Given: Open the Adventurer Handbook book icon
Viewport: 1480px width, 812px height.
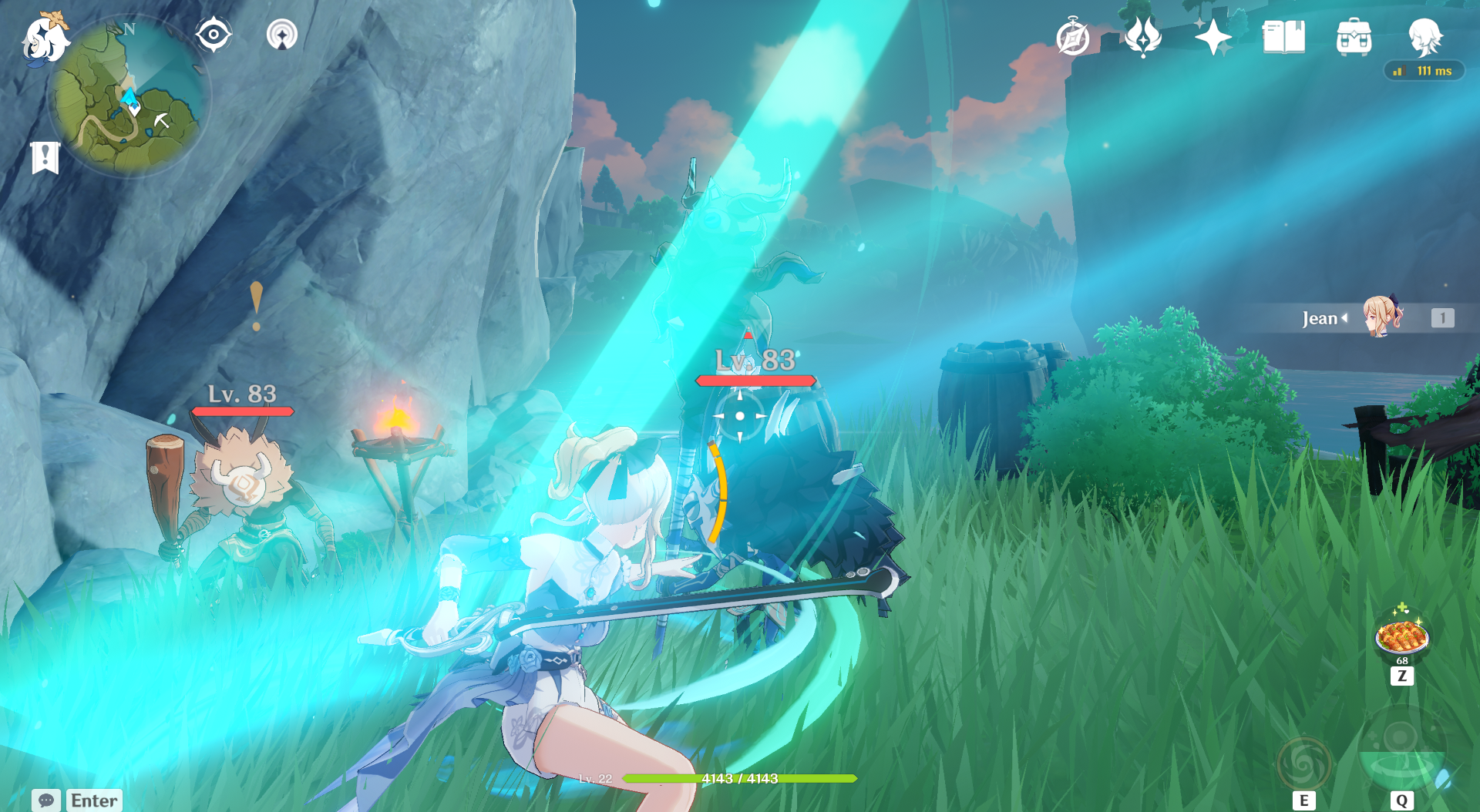Looking at the screenshot, I should pos(1283,37).
